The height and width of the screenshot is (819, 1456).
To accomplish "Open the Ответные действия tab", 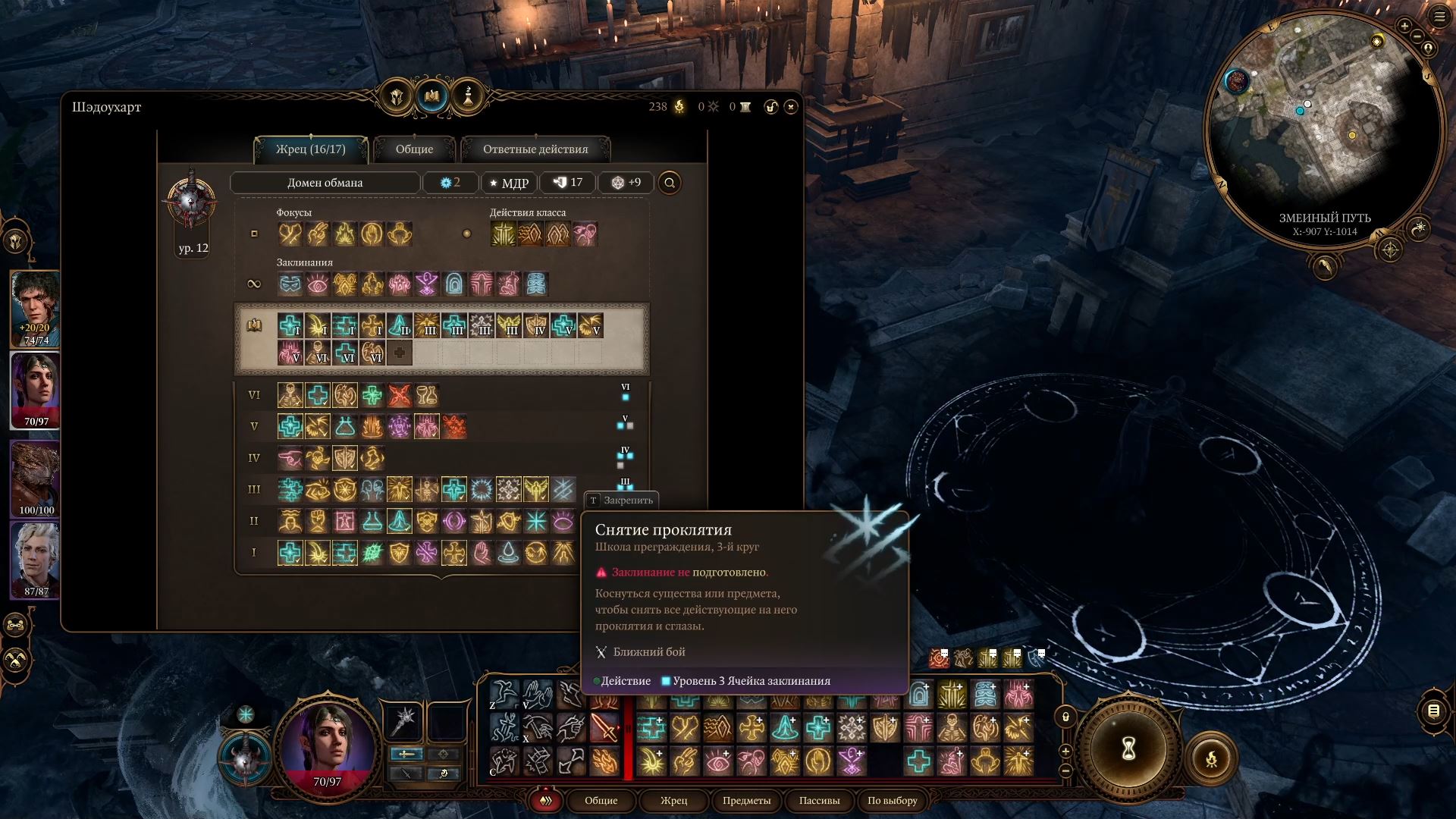I will [535, 149].
